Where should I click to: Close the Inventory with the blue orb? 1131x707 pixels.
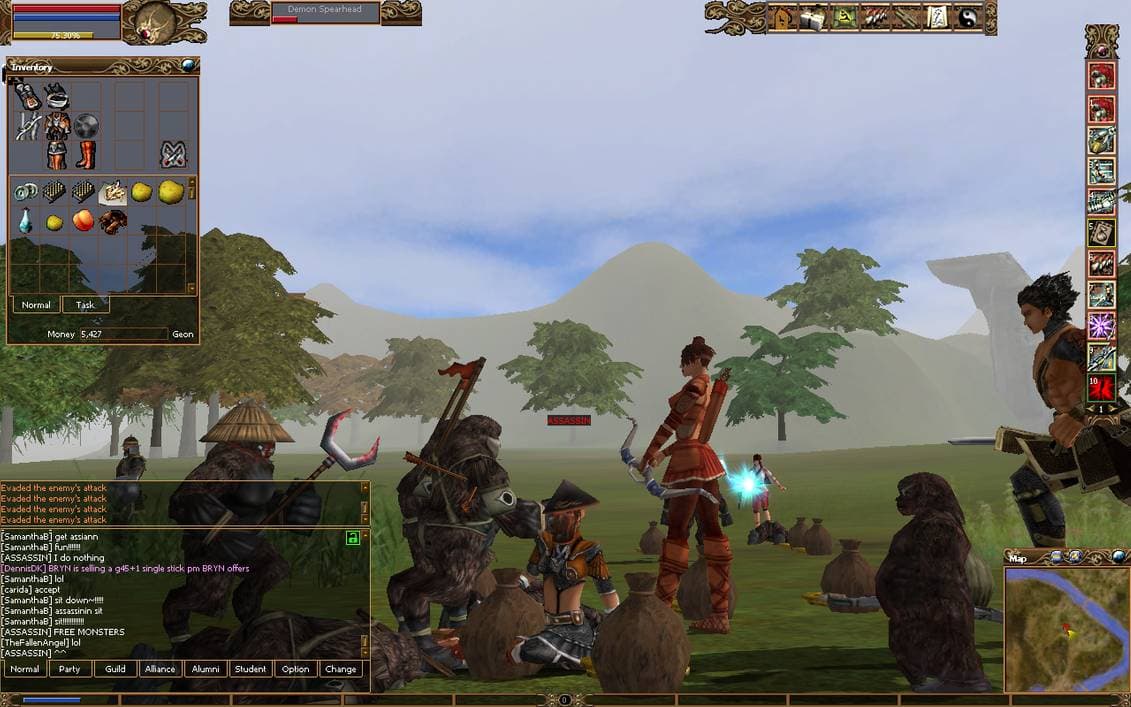click(187, 66)
